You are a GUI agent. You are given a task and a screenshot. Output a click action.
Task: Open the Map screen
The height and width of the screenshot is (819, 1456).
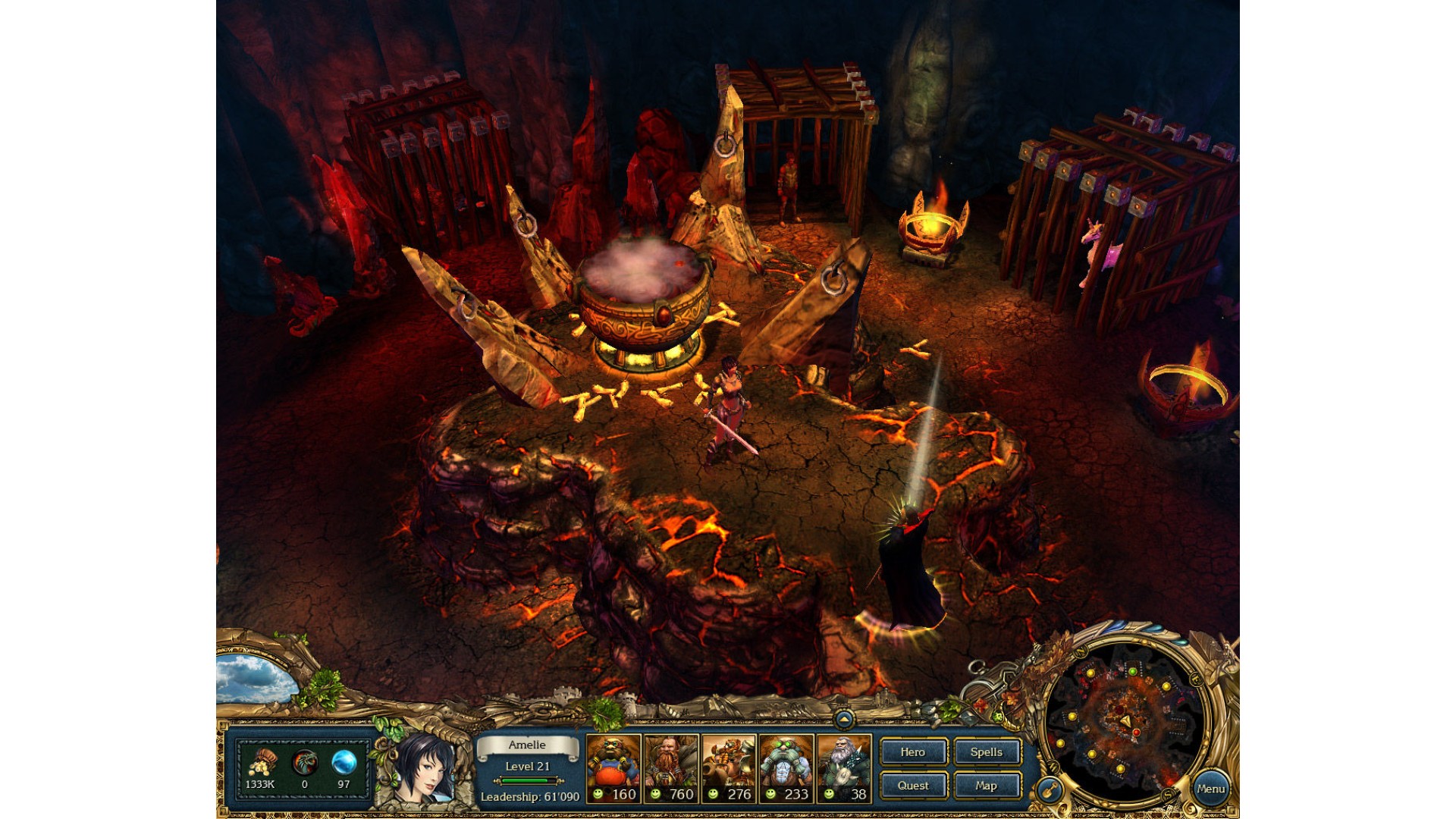tap(986, 786)
